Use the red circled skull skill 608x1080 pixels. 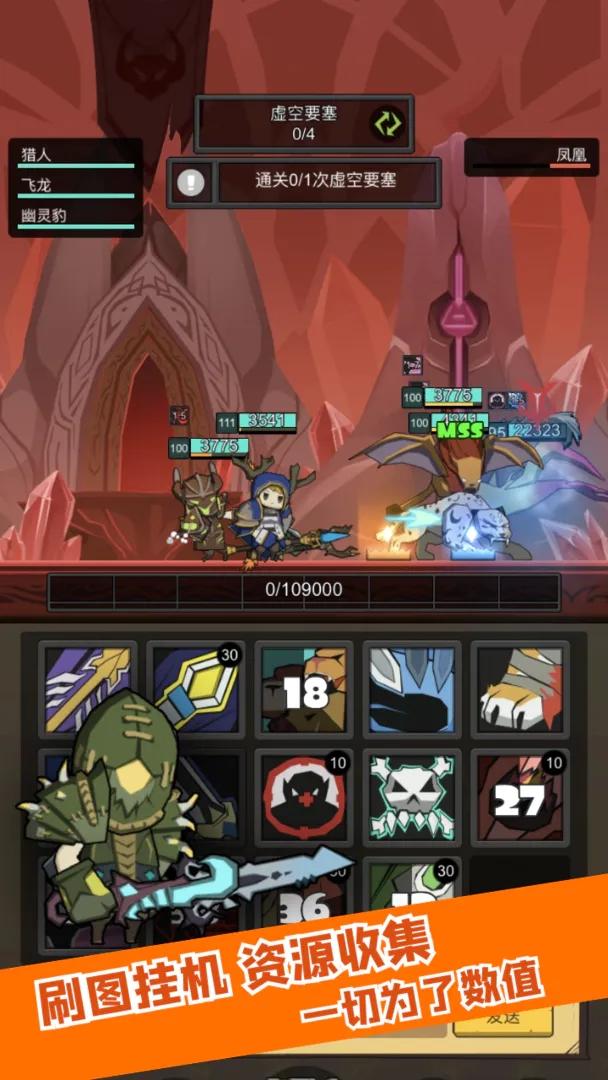pyautogui.click(x=305, y=797)
